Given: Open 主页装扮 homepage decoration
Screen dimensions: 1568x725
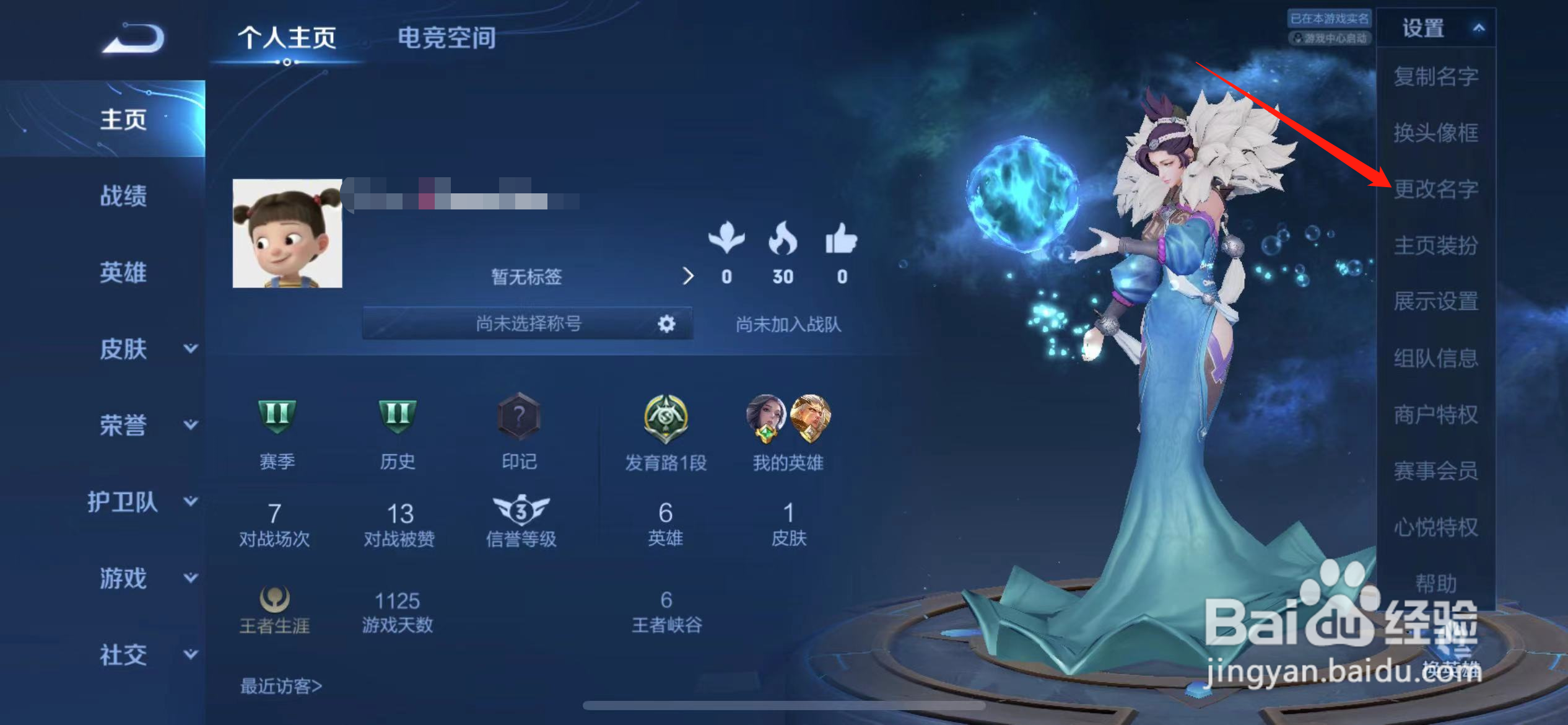Looking at the screenshot, I should (1437, 245).
